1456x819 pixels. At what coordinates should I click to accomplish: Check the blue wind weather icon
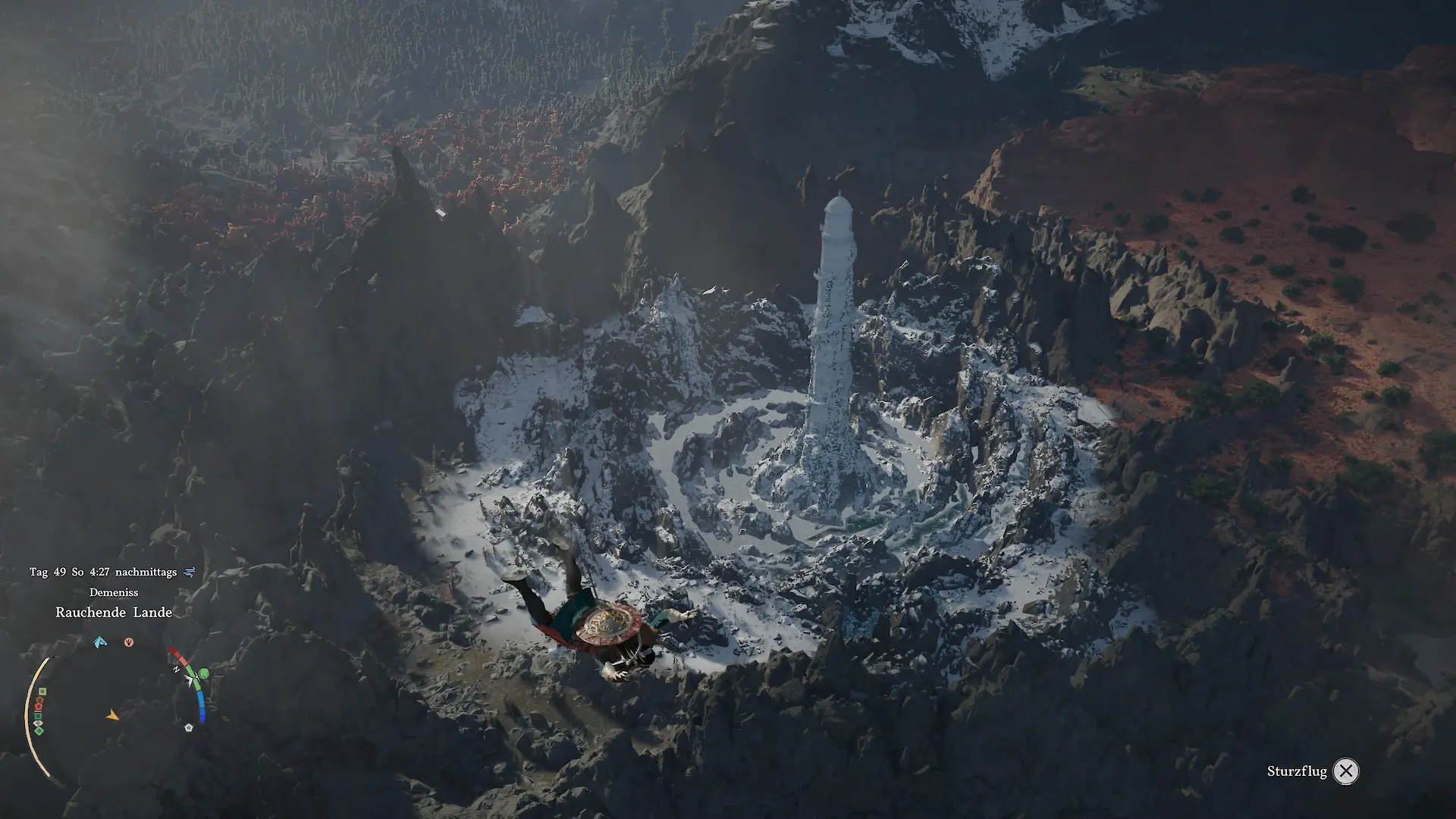pyautogui.click(x=190, y=573)
